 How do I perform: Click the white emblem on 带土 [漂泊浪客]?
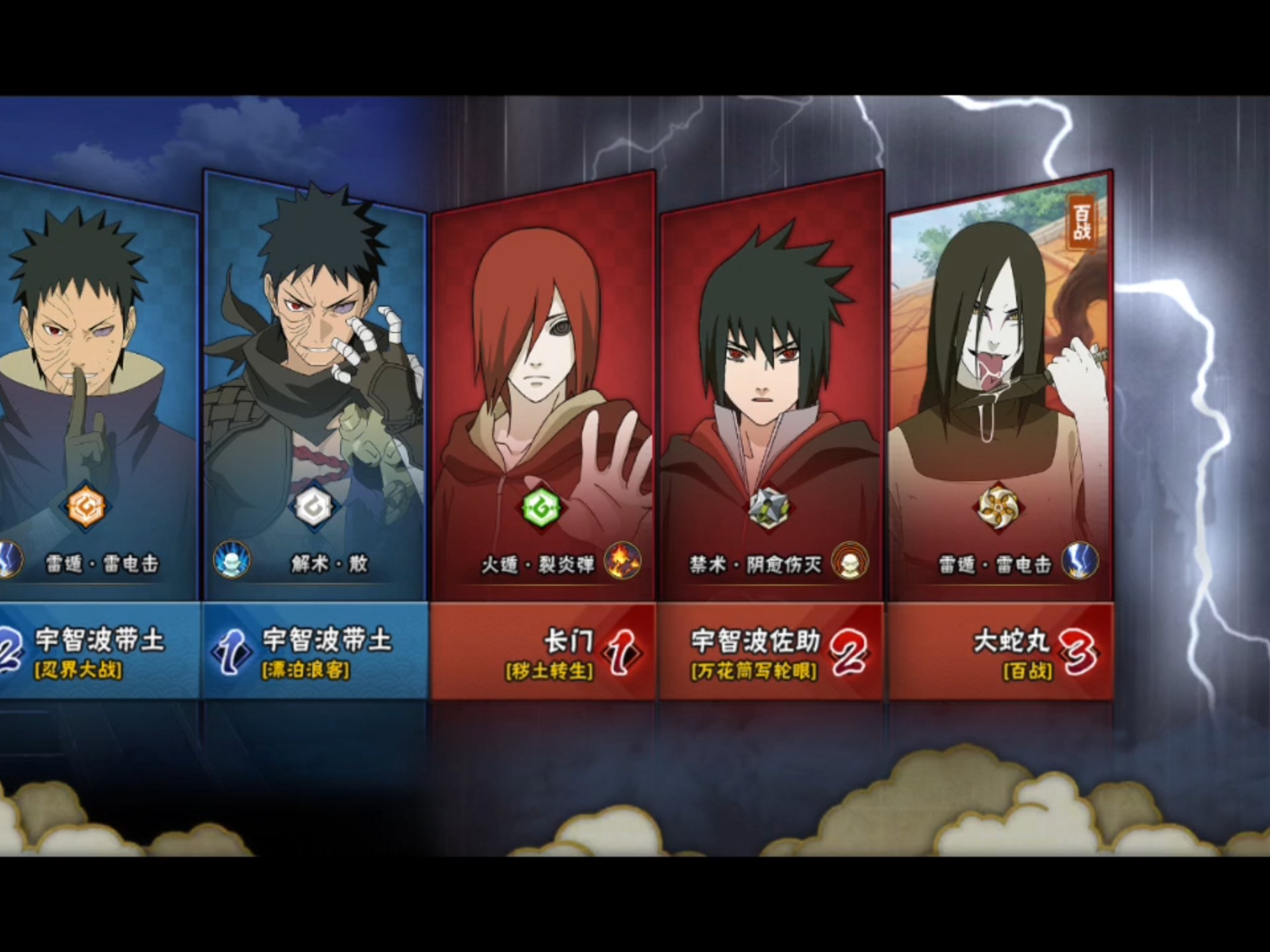click(314, 507)
